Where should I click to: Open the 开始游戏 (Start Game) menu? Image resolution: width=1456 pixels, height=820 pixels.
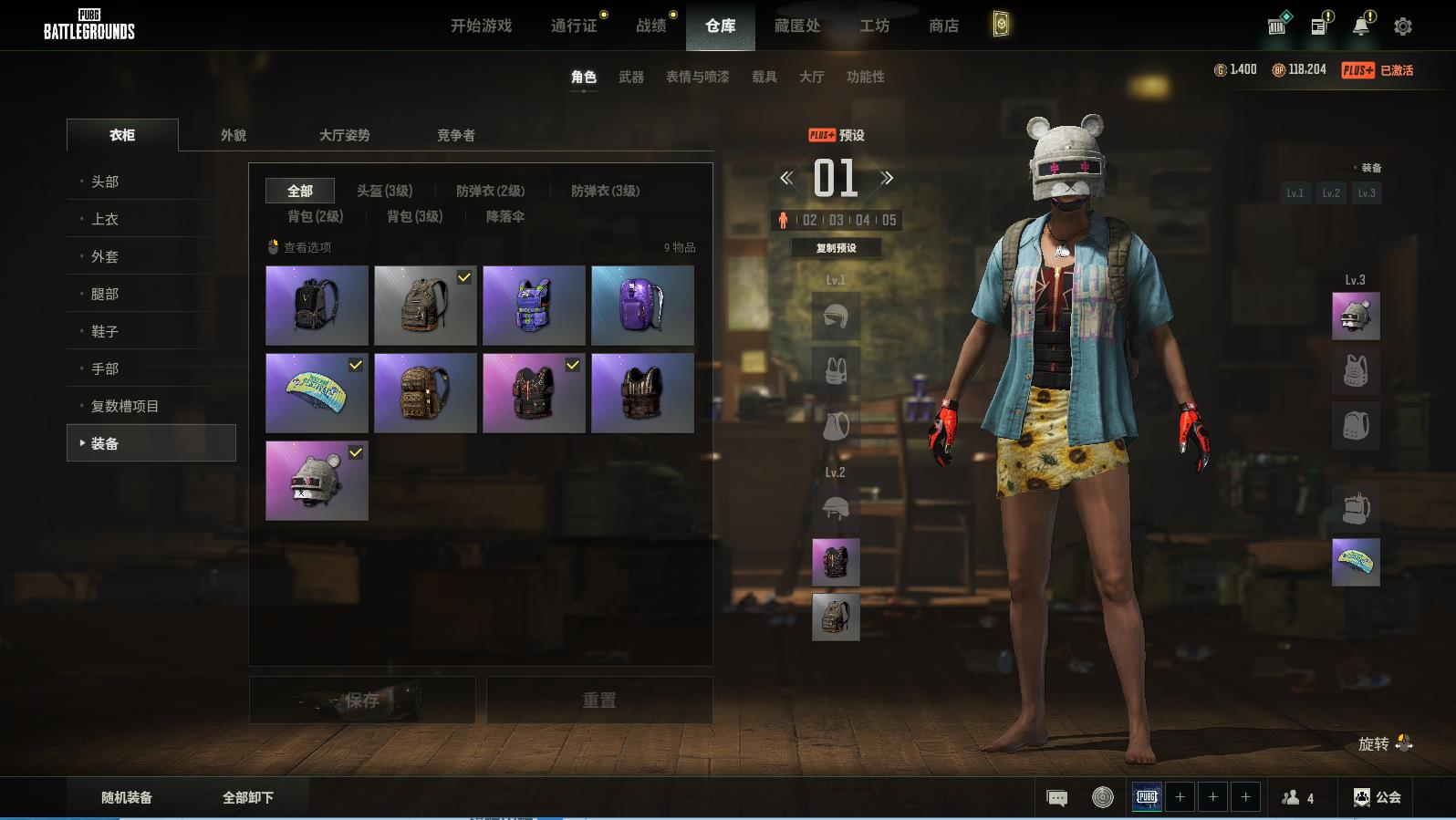pos(481,26)
